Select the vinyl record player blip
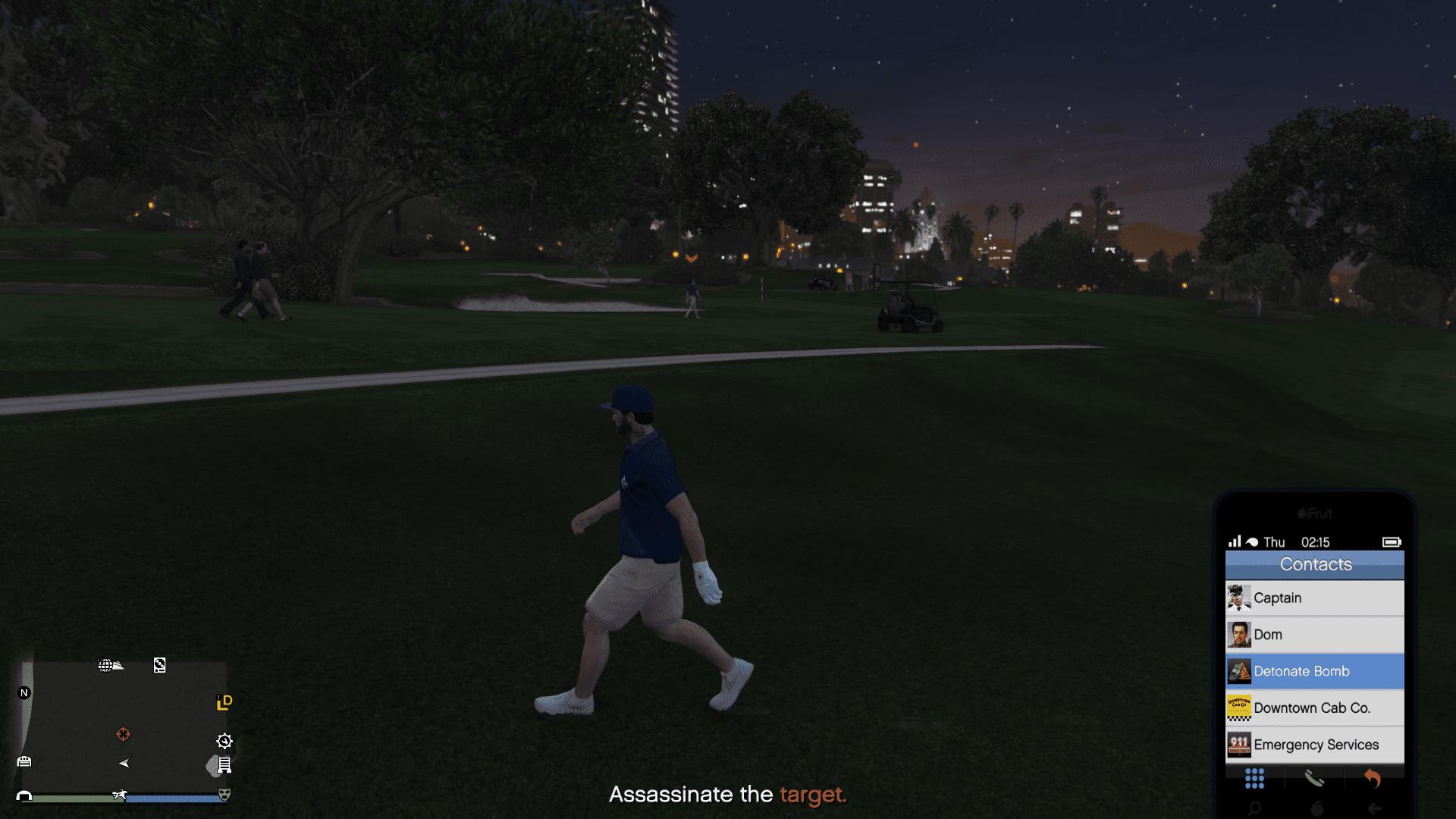This screenshot has height=819, width=1456. point(159,665)
